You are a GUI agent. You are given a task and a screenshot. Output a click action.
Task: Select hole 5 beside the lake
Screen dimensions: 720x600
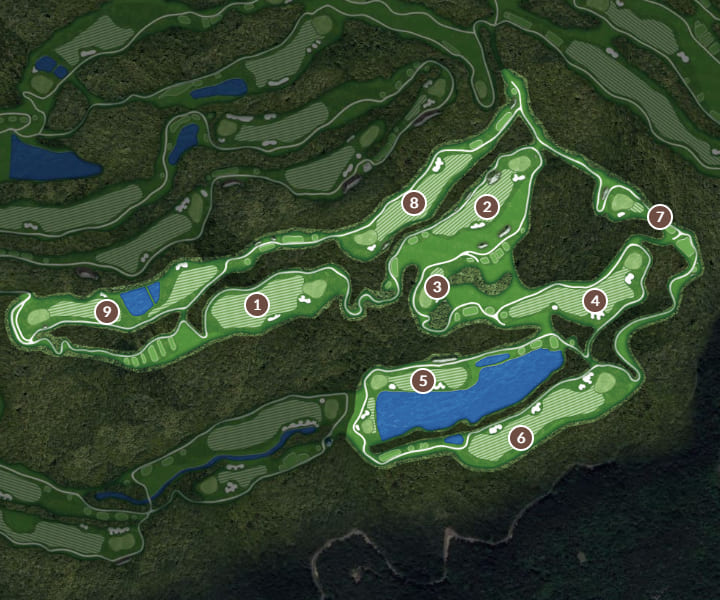click(x=424, y=380)
